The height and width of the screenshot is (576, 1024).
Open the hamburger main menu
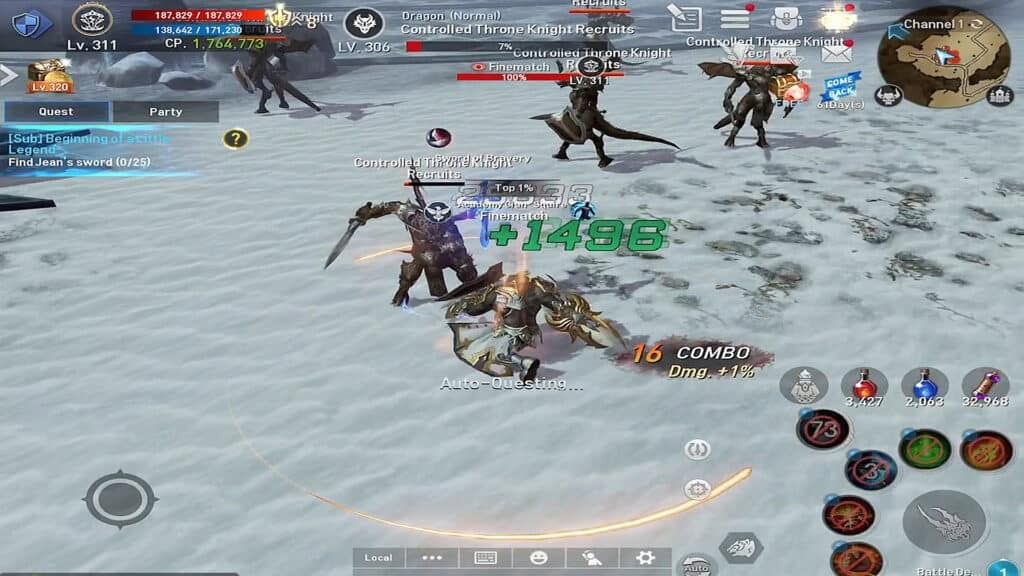736,18
